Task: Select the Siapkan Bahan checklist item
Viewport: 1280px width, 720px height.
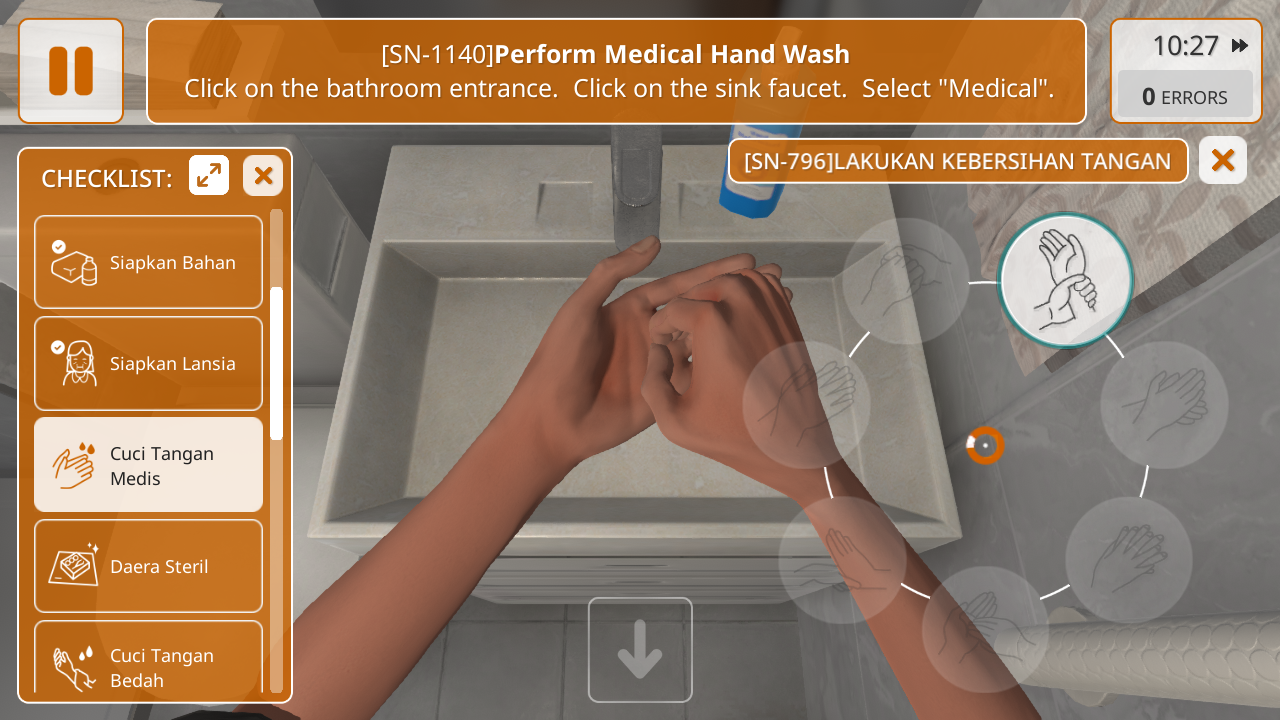Action: click(148, 262)
